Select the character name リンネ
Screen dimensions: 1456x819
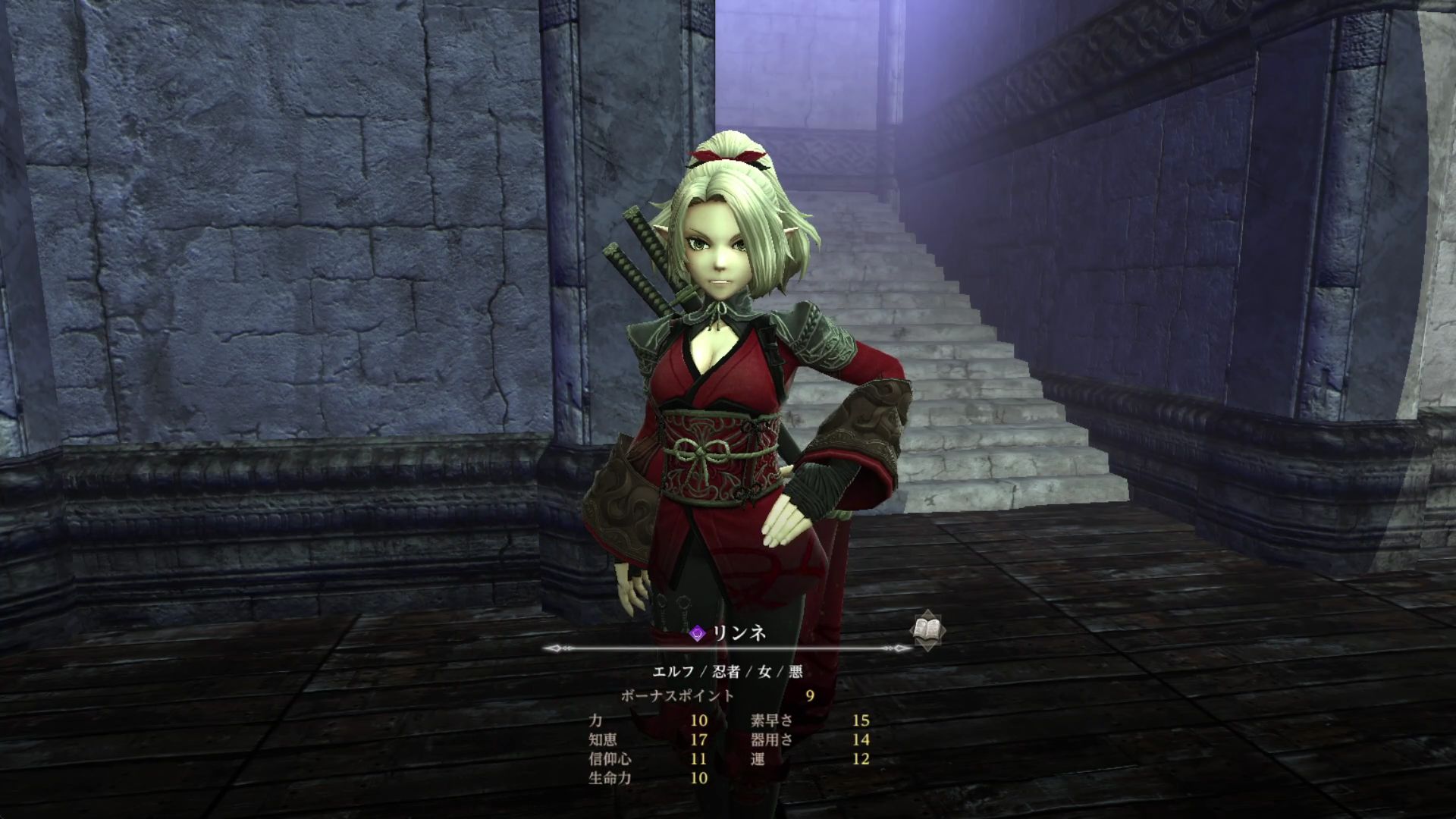pos(739,633)
